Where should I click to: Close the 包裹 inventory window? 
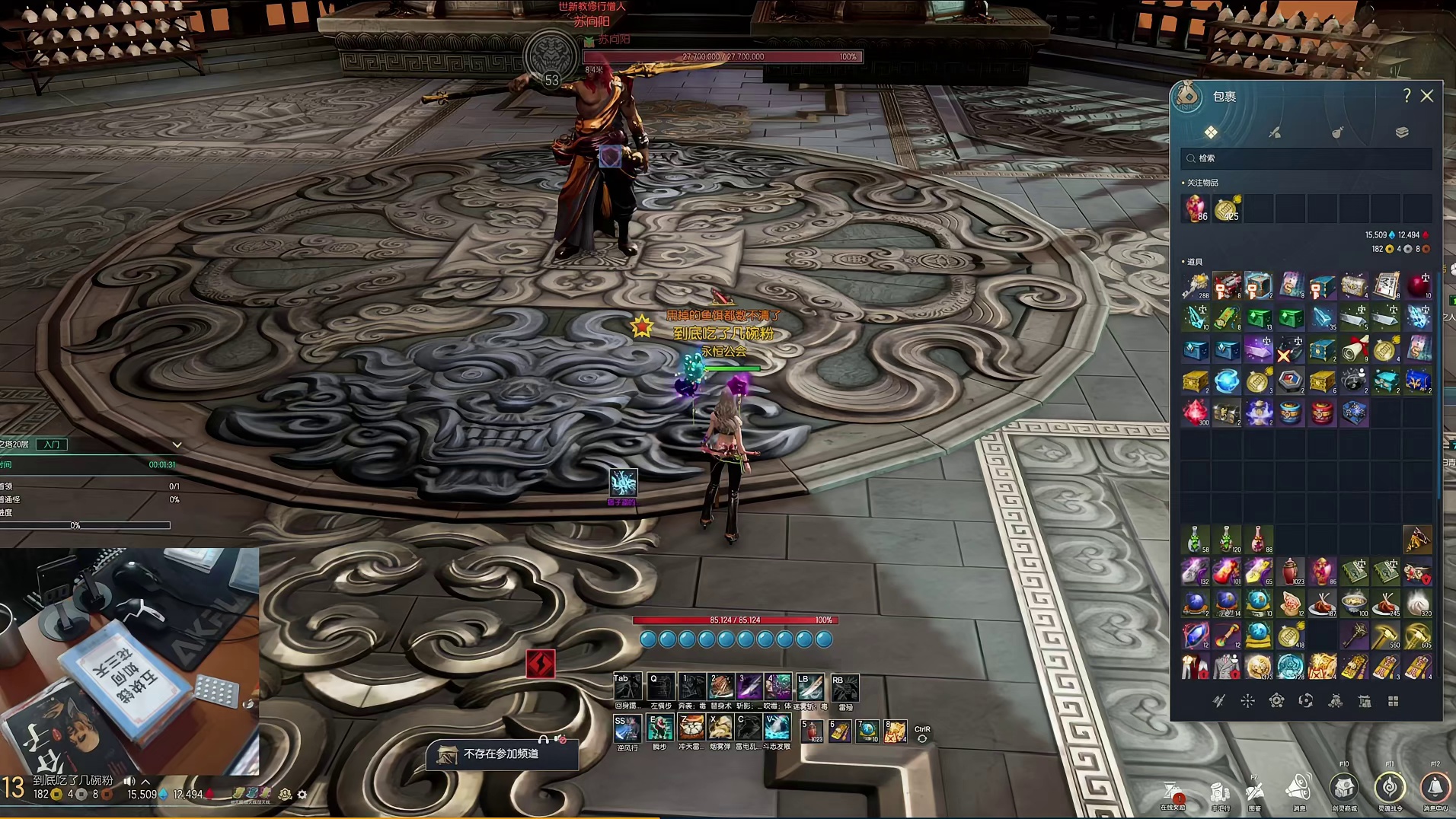point(1426,96)
